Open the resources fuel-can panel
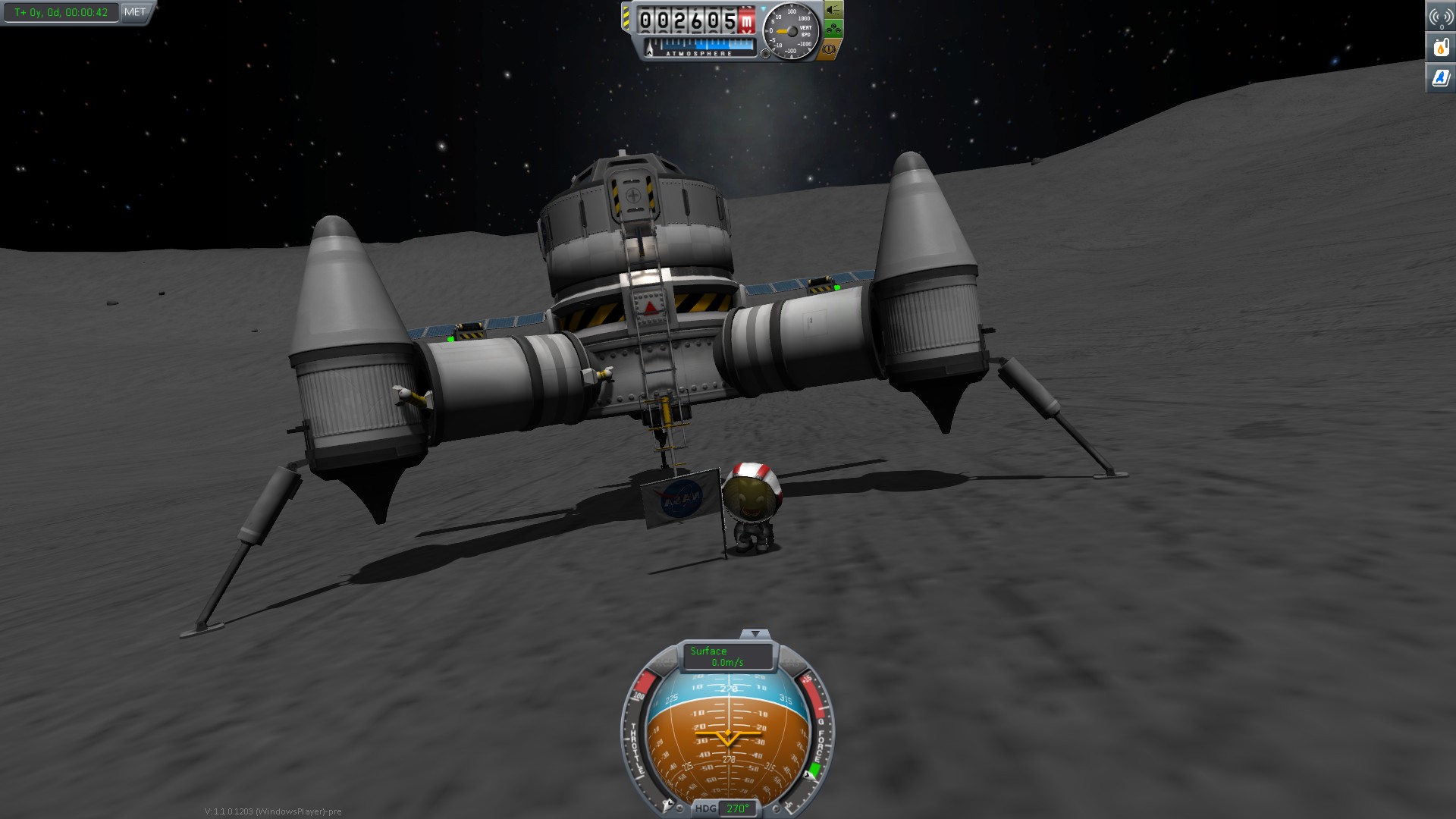The height and width of the screenshot is (819, 1456). click(x=1441, y=48)
